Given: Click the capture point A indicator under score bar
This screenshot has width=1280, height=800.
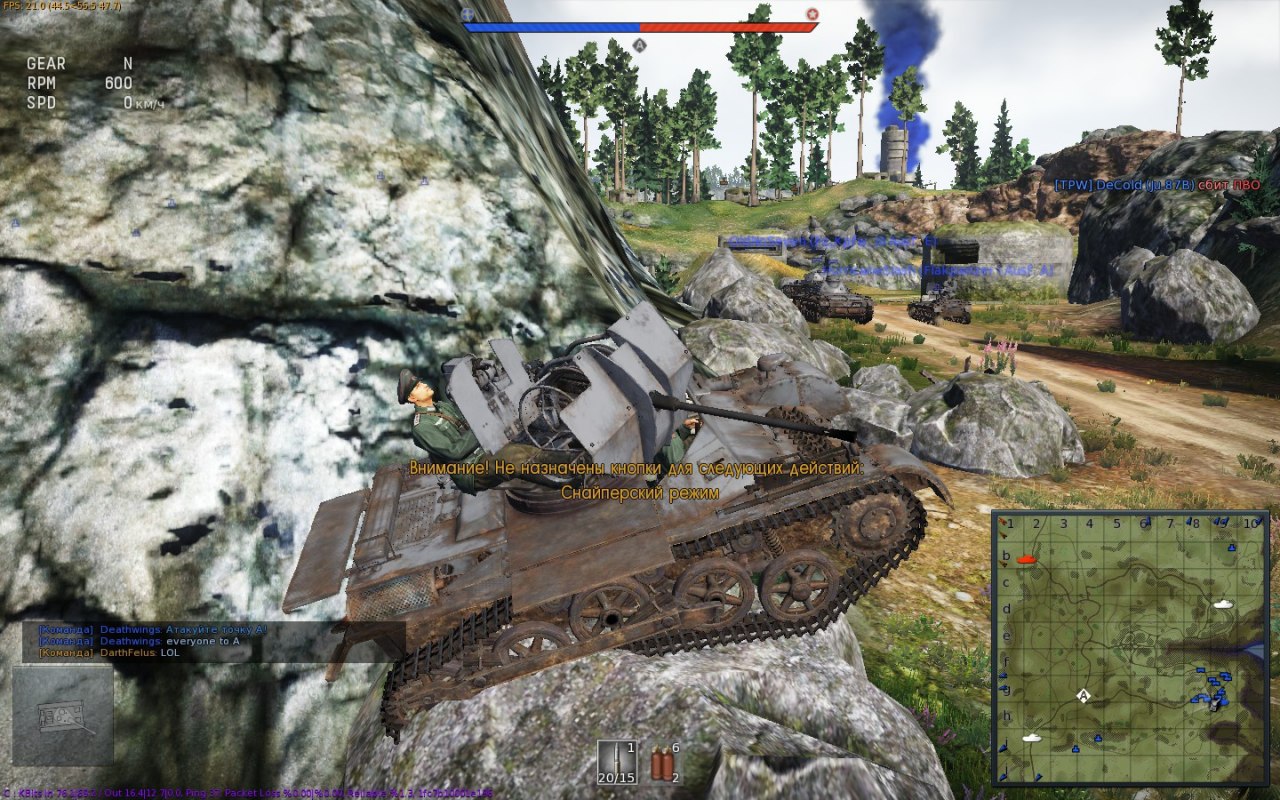Looking at the screenshot, I should [x=640, y=44].
